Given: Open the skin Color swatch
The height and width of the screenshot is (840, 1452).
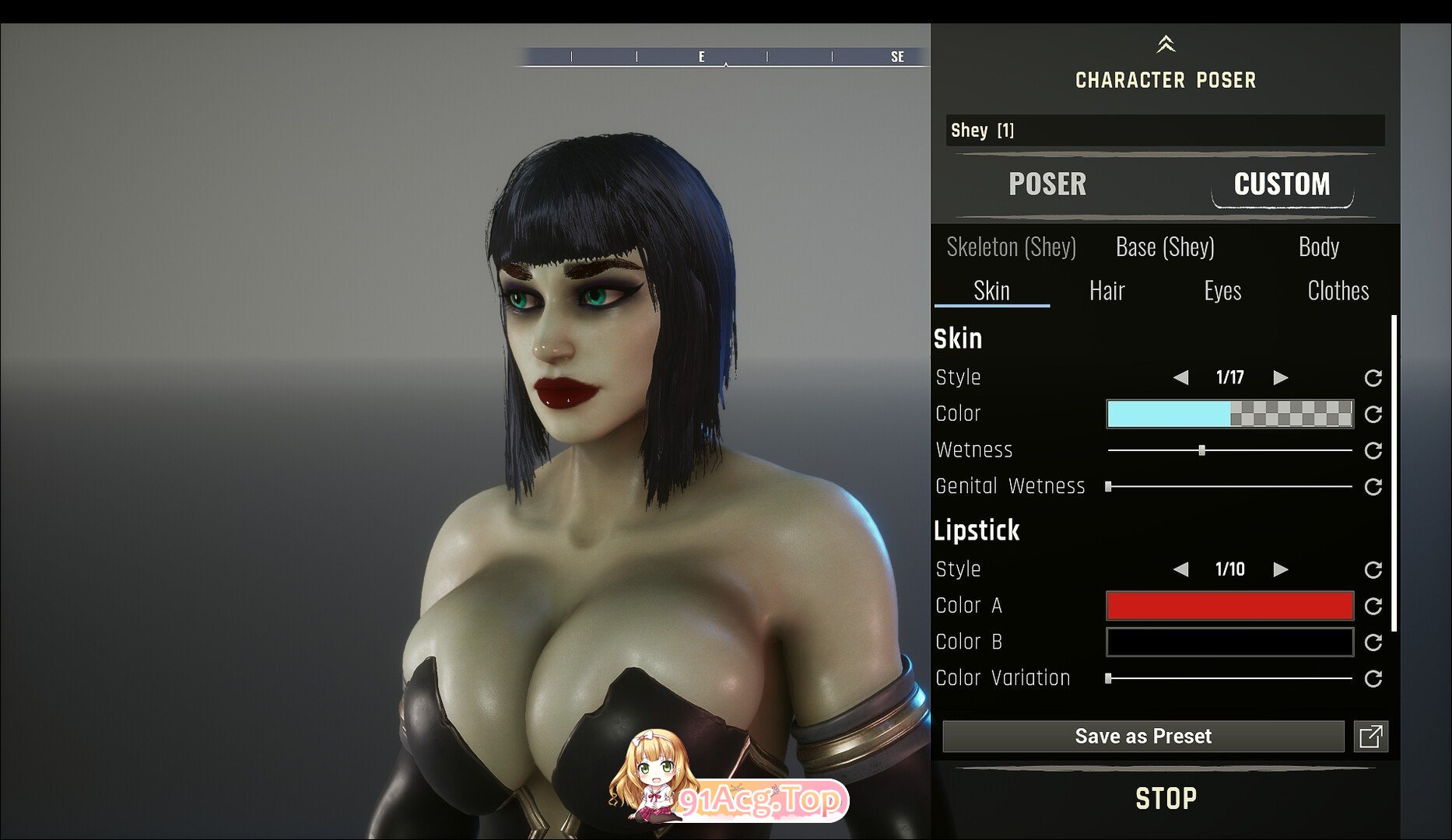Looking at the screenshot, I should click(x=1229, y=414).
